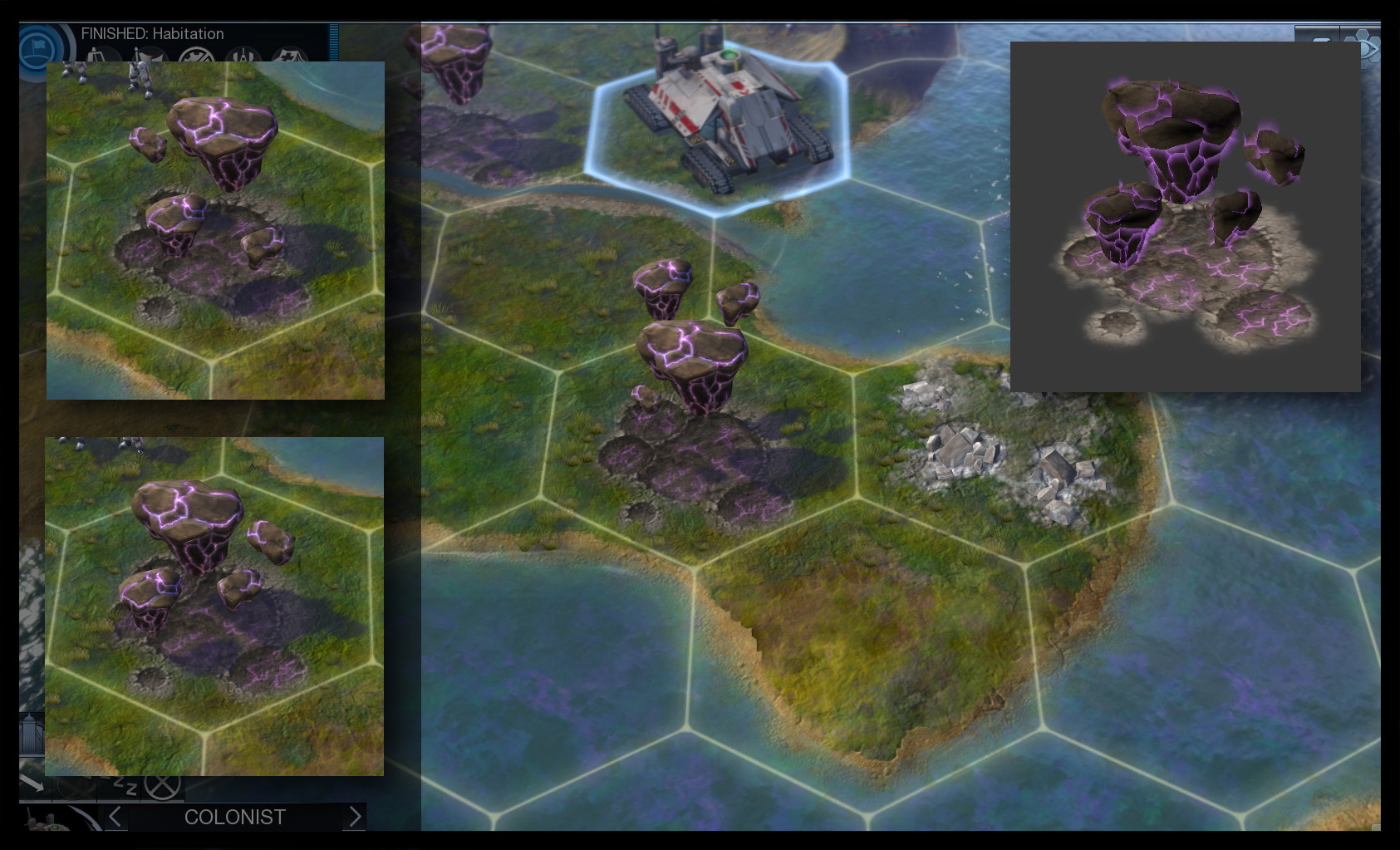
Task: Select the worker easel icon below the notification
Action: tap(96, 57)
